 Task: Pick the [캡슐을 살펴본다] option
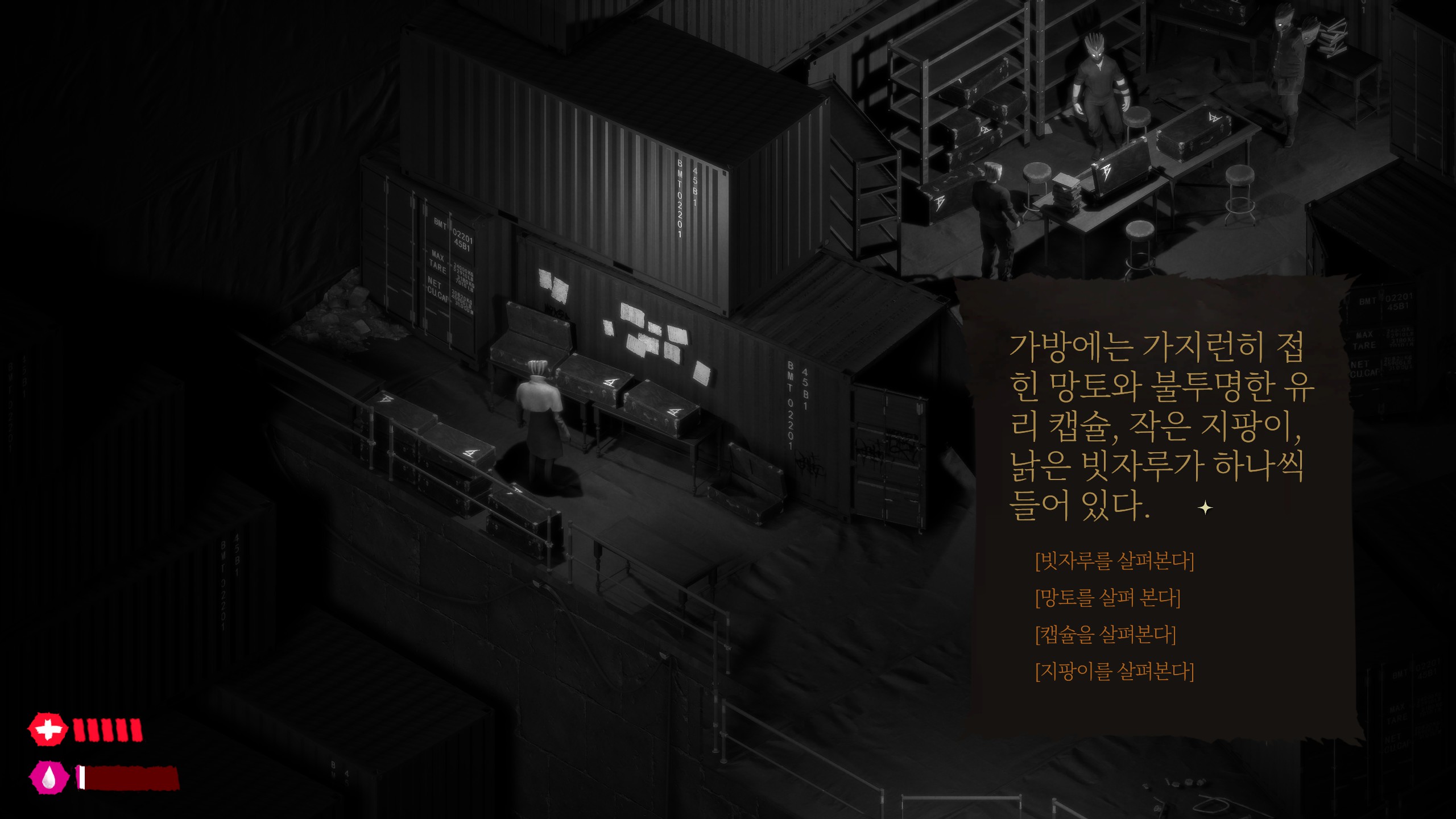click(x=1105, y=635)
